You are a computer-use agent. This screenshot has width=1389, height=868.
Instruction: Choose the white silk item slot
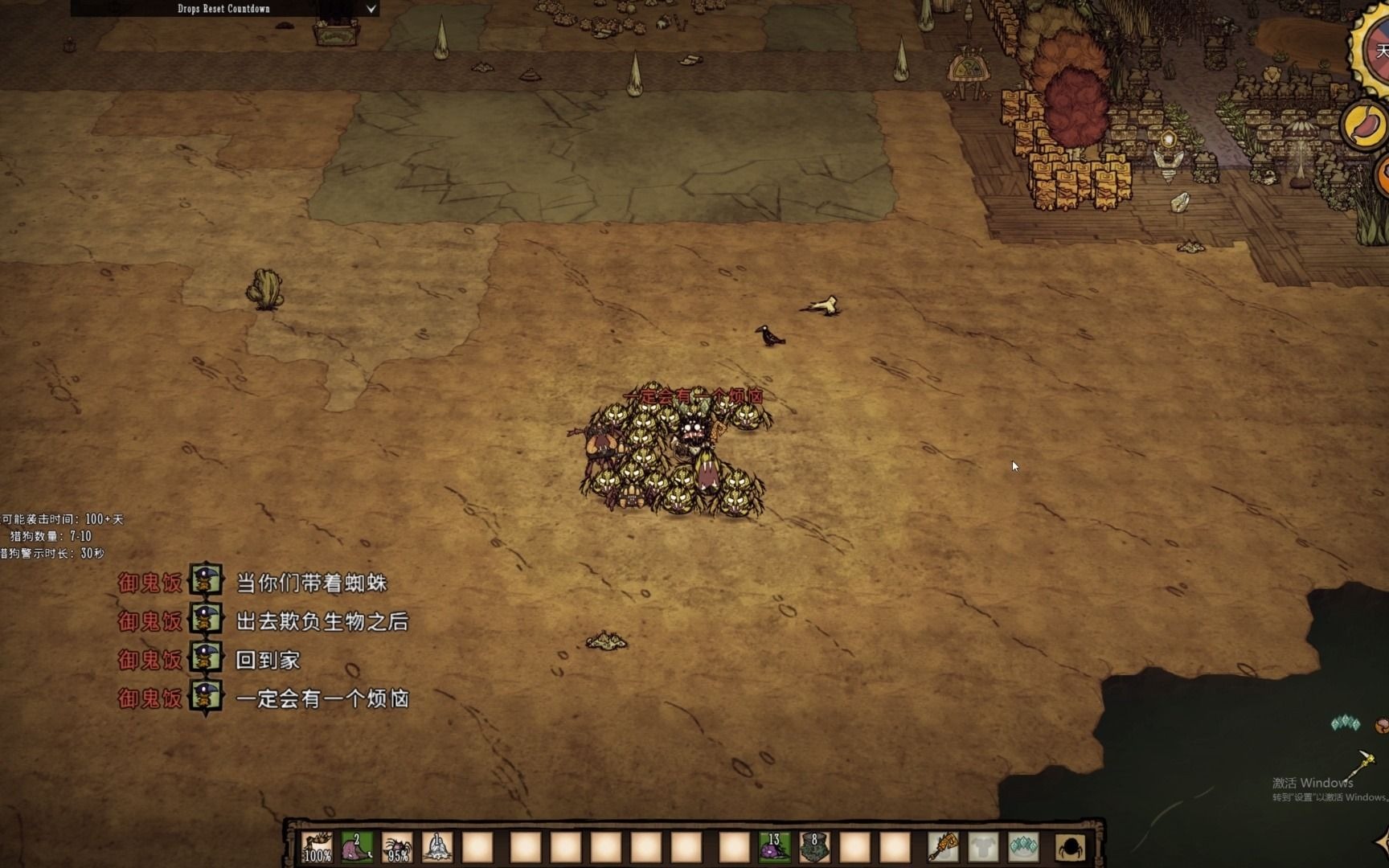pyautogui.click(x=437, y=847)
